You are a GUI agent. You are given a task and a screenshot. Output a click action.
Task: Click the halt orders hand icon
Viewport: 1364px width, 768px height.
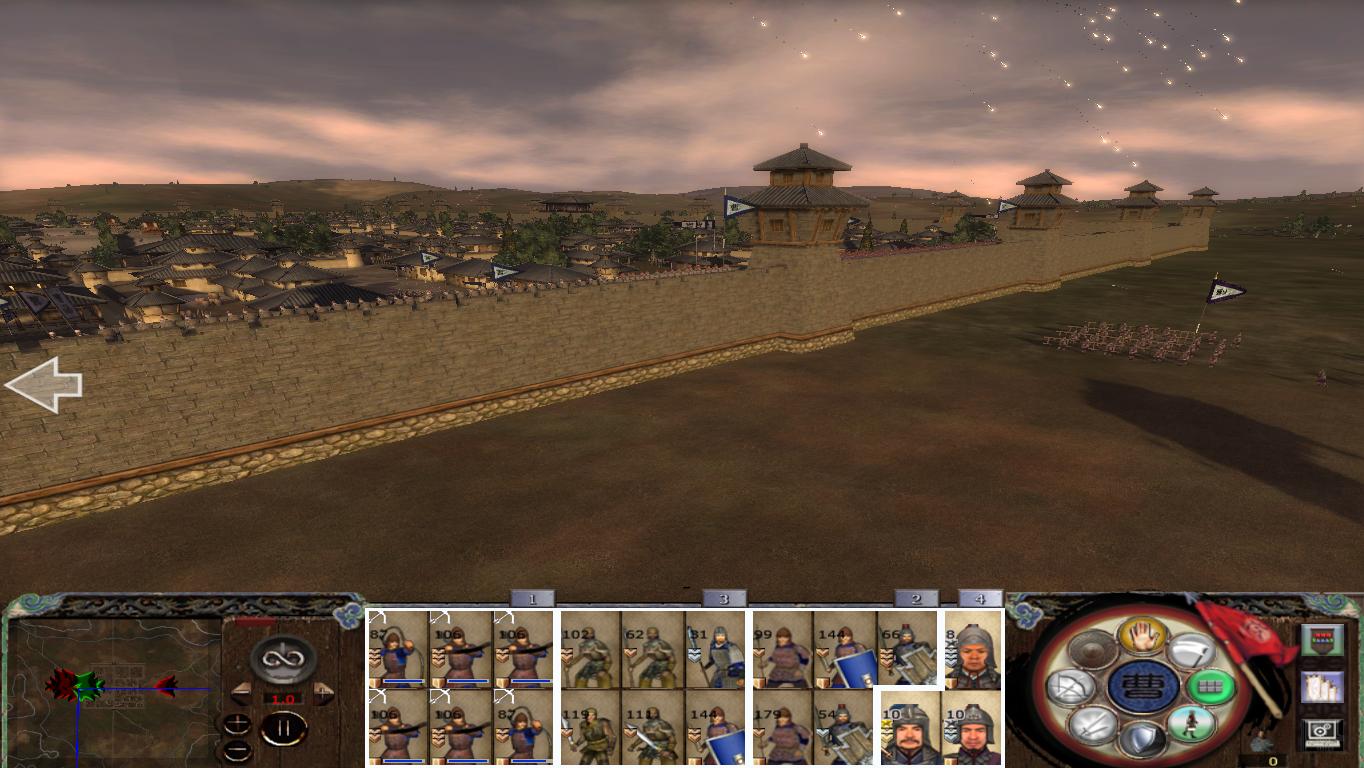[x=1142, y=635]
